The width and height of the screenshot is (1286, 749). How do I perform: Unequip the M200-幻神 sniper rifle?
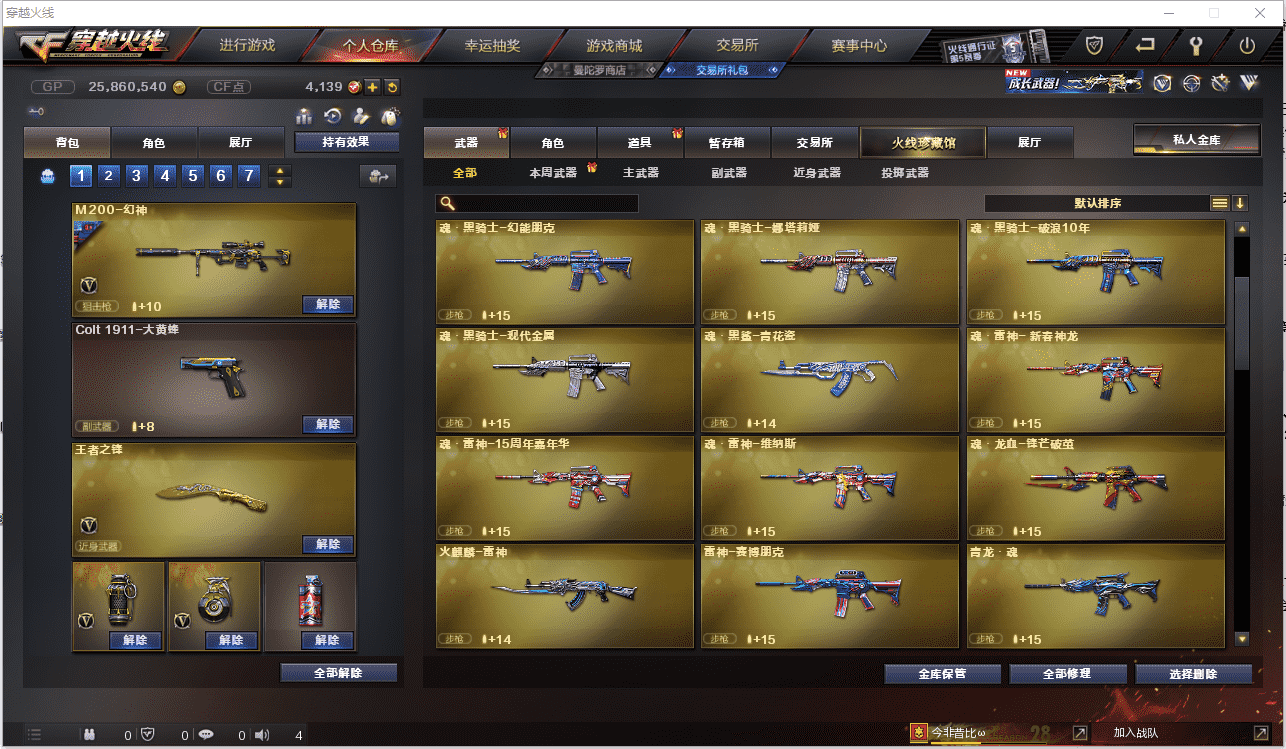click(x=328, y=305)
